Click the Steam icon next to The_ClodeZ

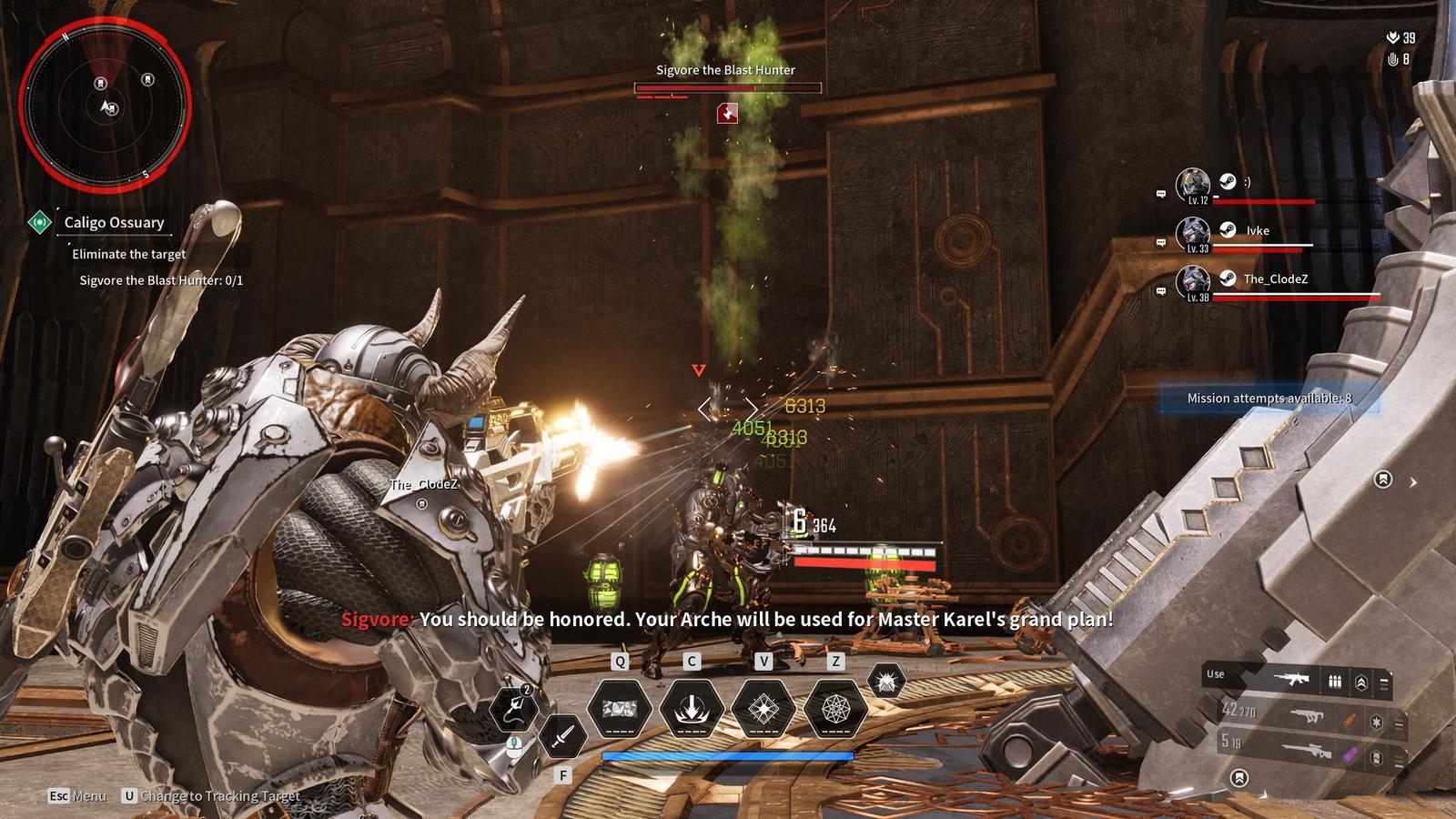pyautogui.click(x=1228, y=278)
